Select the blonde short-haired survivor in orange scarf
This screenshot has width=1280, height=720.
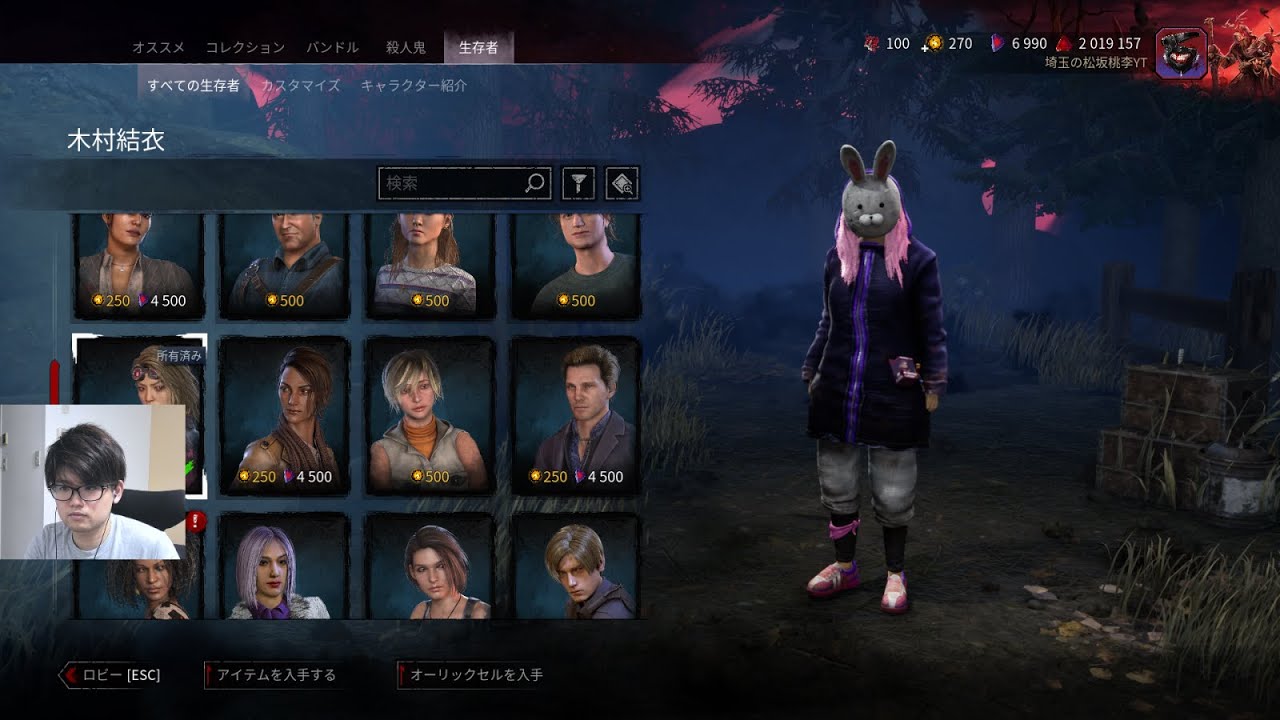point(429,415)
